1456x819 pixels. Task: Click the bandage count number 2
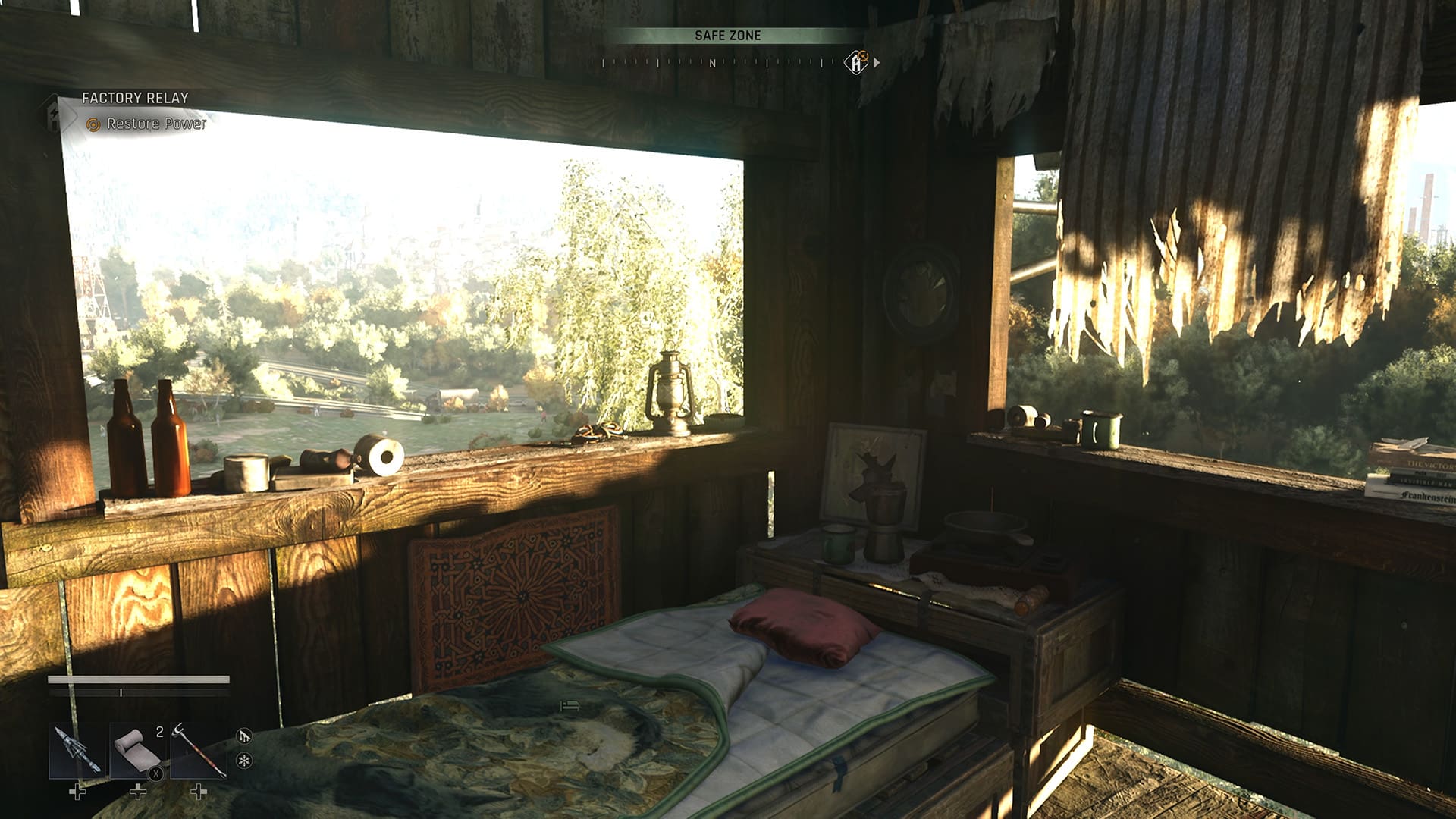coord(159,732)
